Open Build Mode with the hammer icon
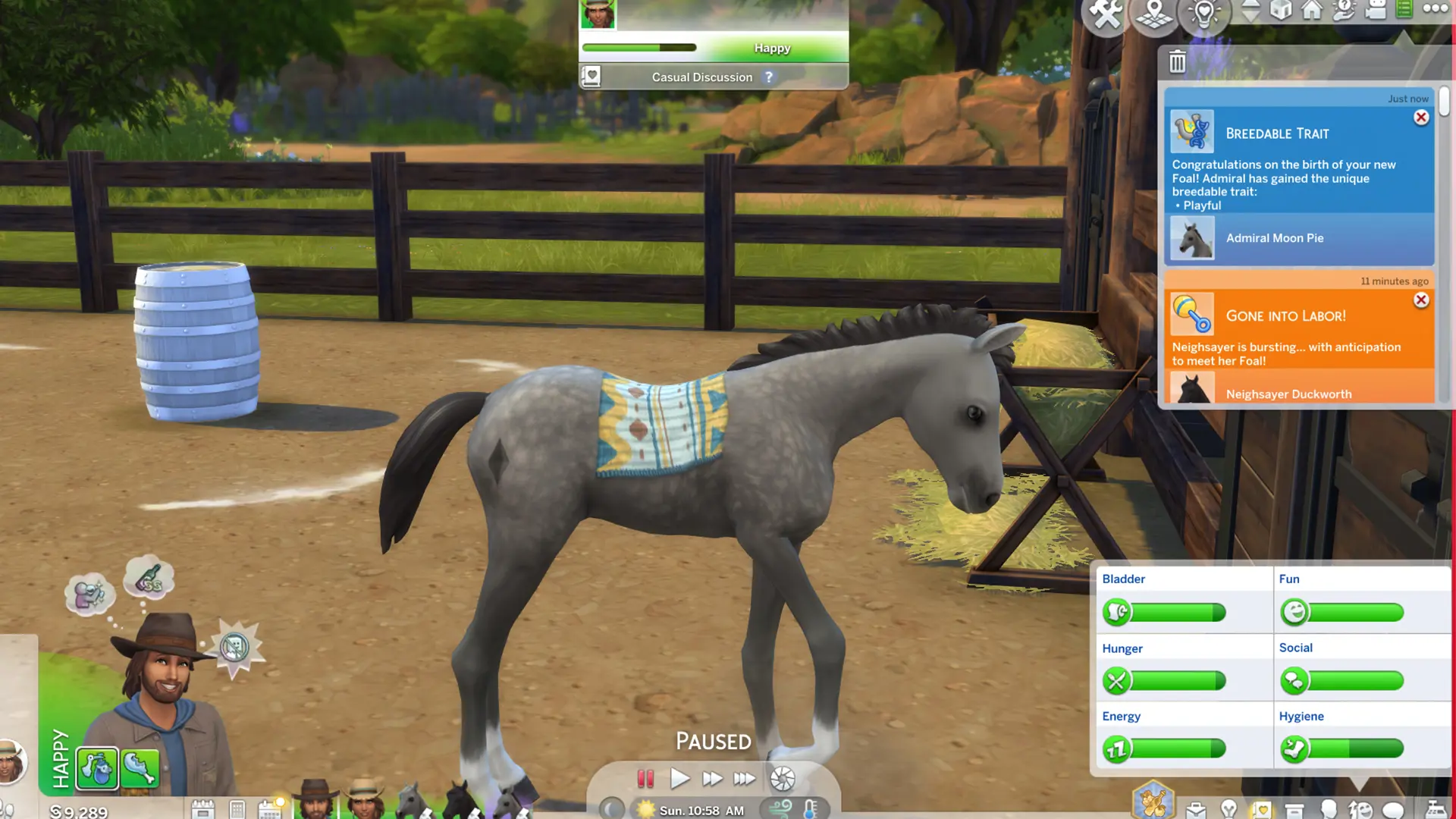Image resolution: width=1456 pixels, height=819 pixels. coord(1105,11)
